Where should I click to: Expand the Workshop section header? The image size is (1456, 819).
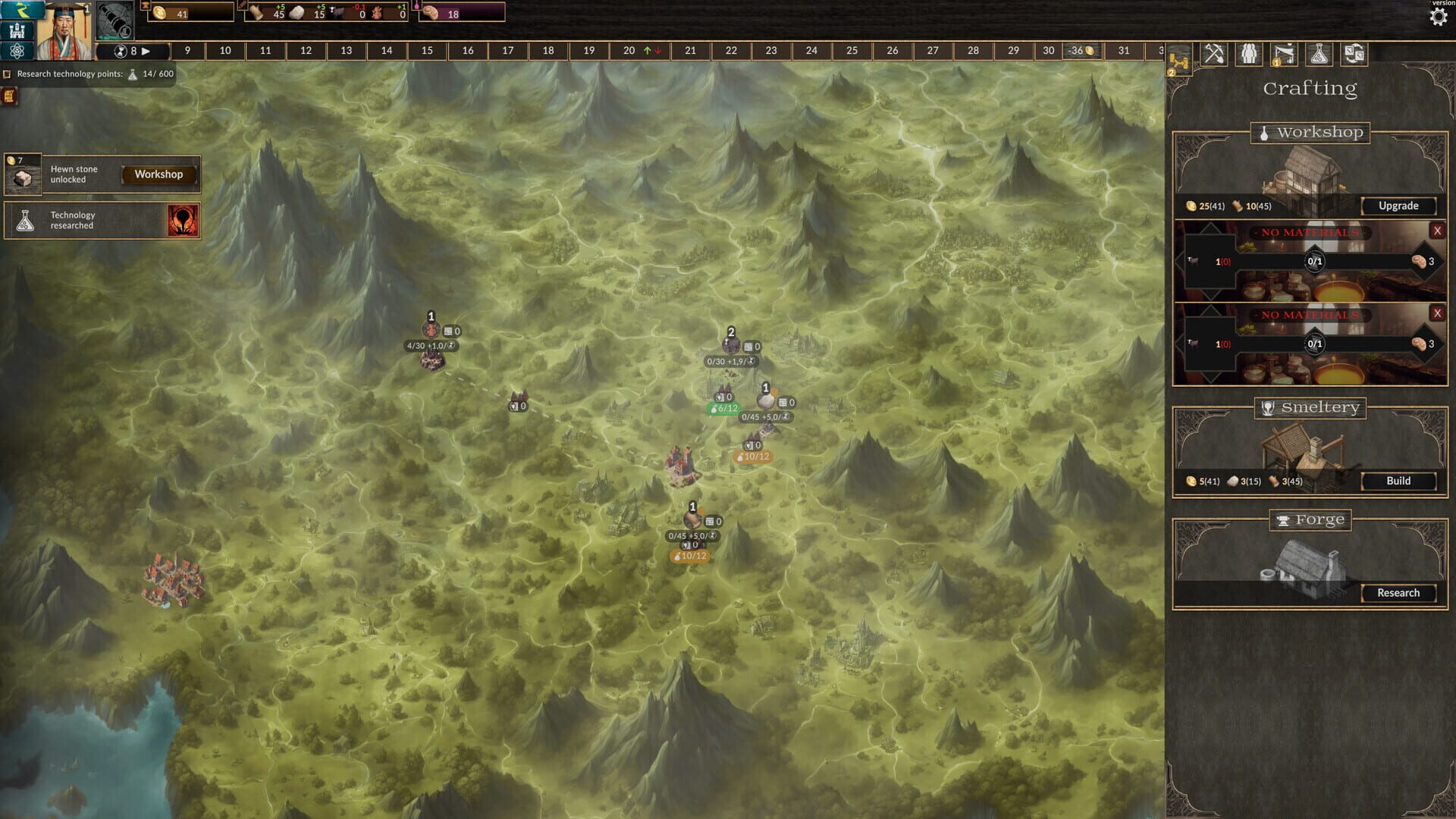tap(1310, 133)
